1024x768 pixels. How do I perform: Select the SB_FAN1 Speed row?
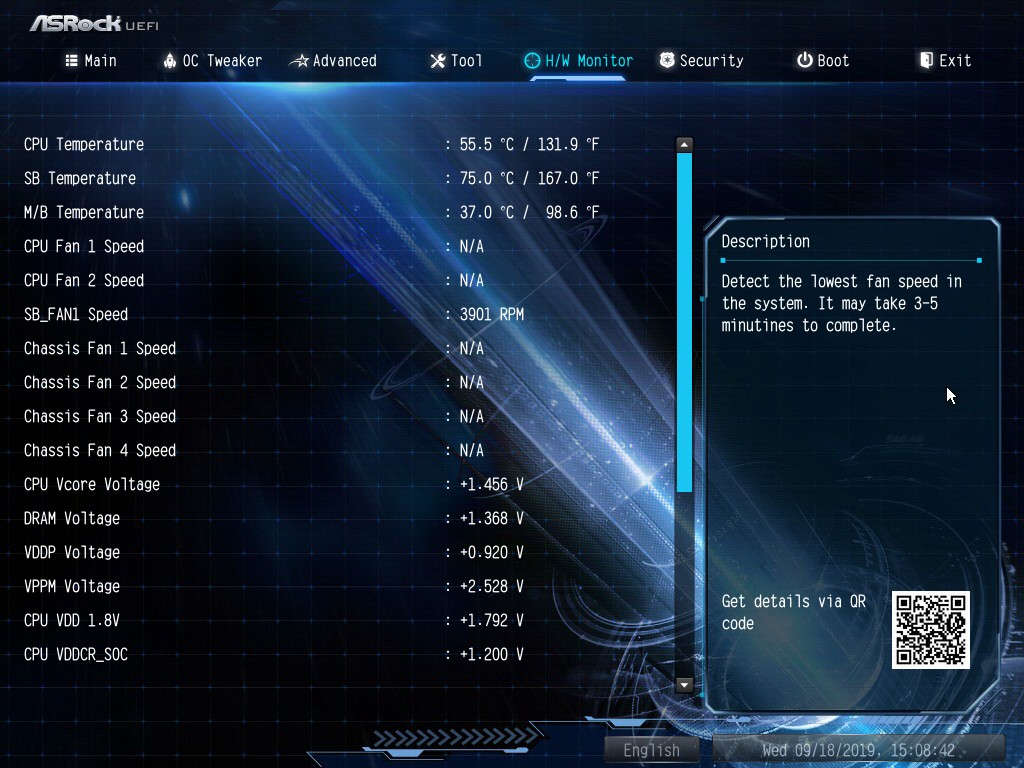[76, 314]
